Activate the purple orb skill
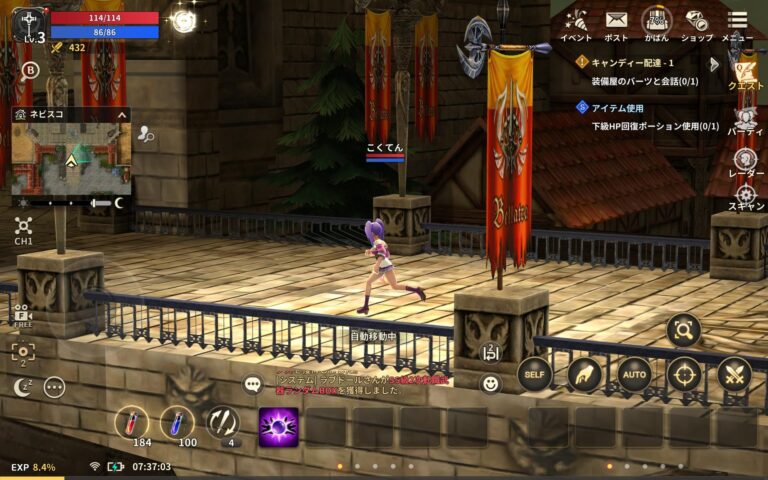 coord(278,426)
